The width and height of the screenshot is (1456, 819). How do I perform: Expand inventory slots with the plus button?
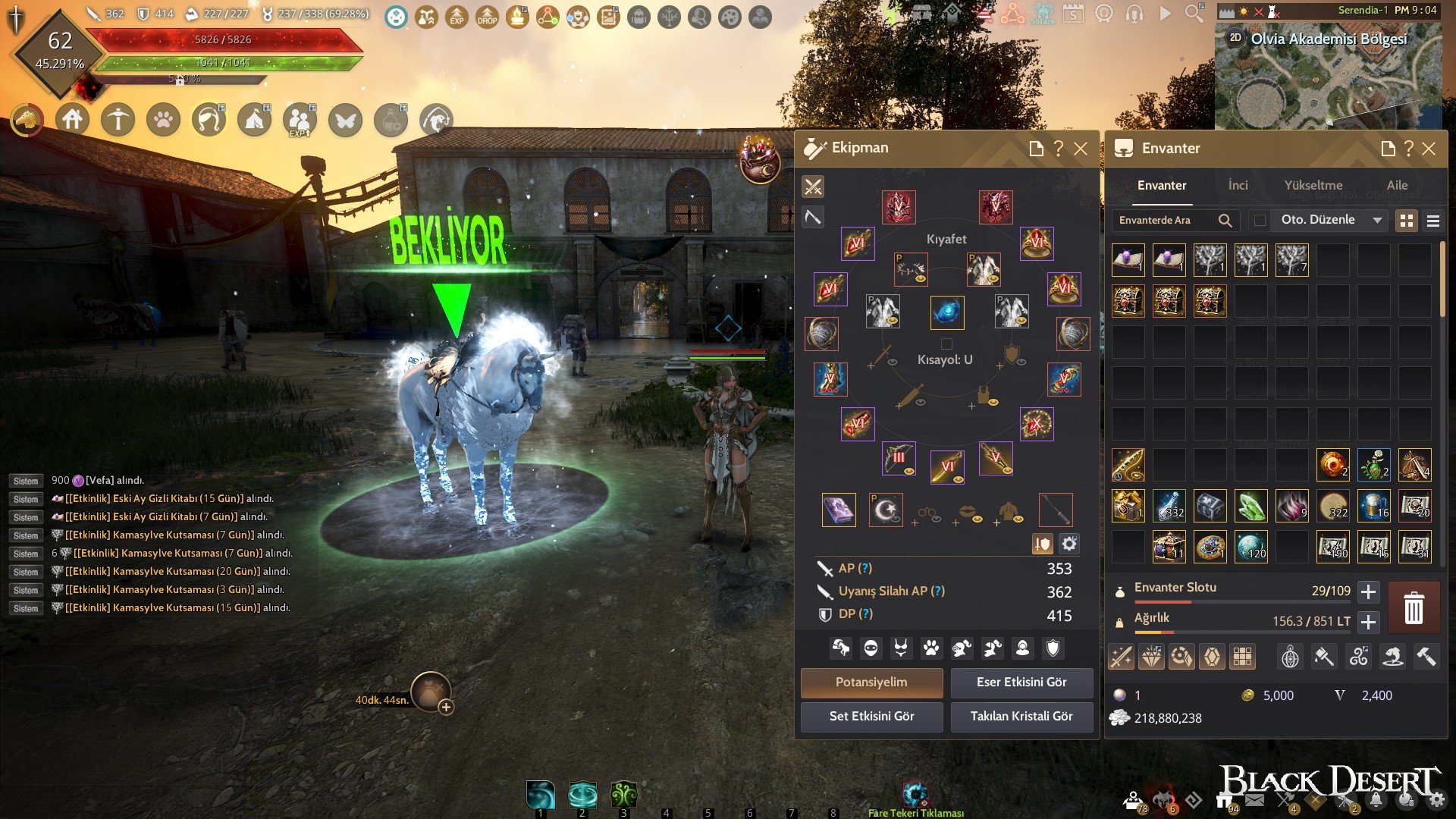click(1368, 591)
